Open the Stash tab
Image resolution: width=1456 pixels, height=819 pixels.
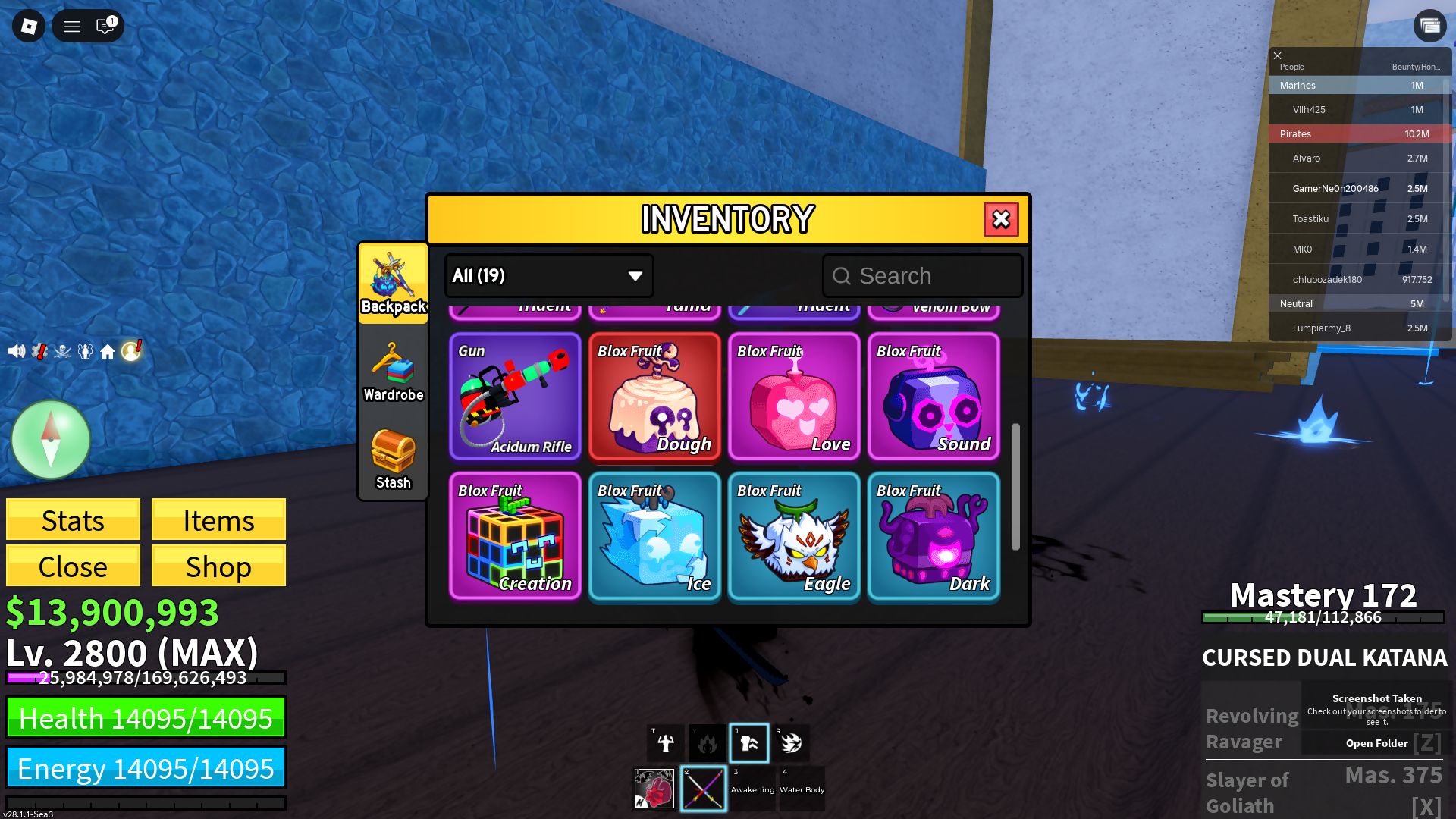pyautogui.click(x=393, y=460)
